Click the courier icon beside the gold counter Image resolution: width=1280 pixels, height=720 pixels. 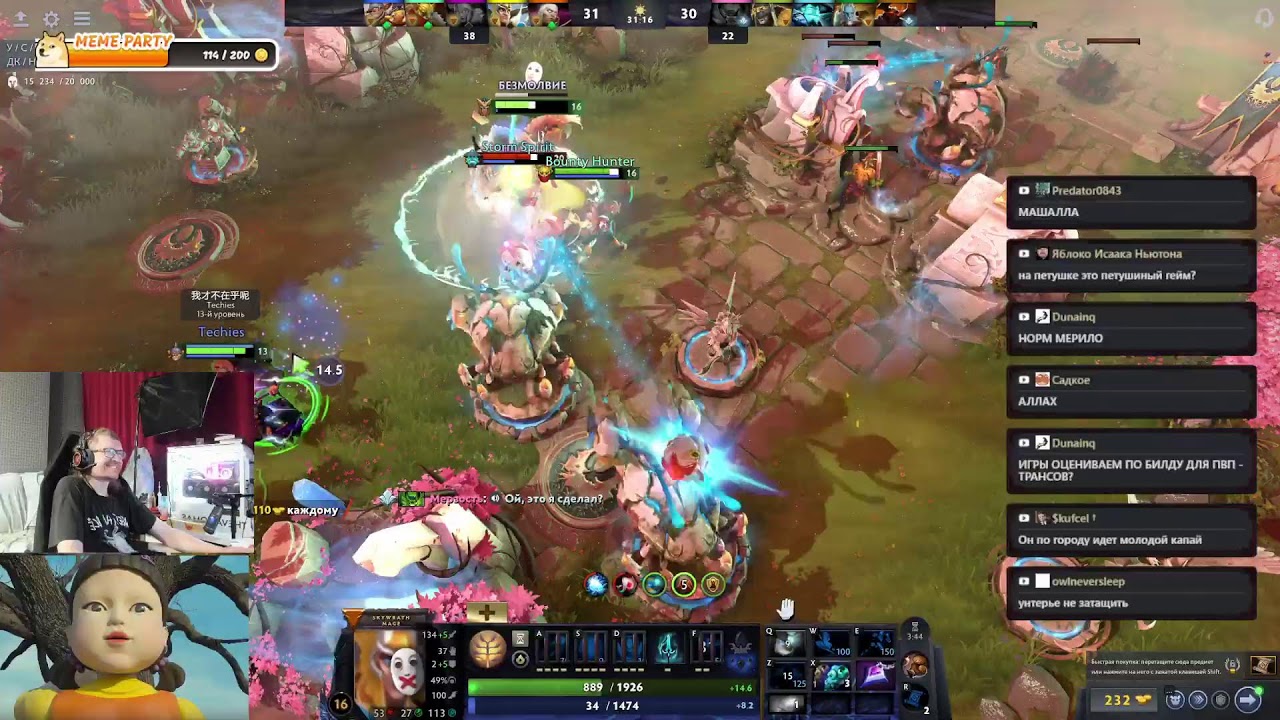point(1174,700)
